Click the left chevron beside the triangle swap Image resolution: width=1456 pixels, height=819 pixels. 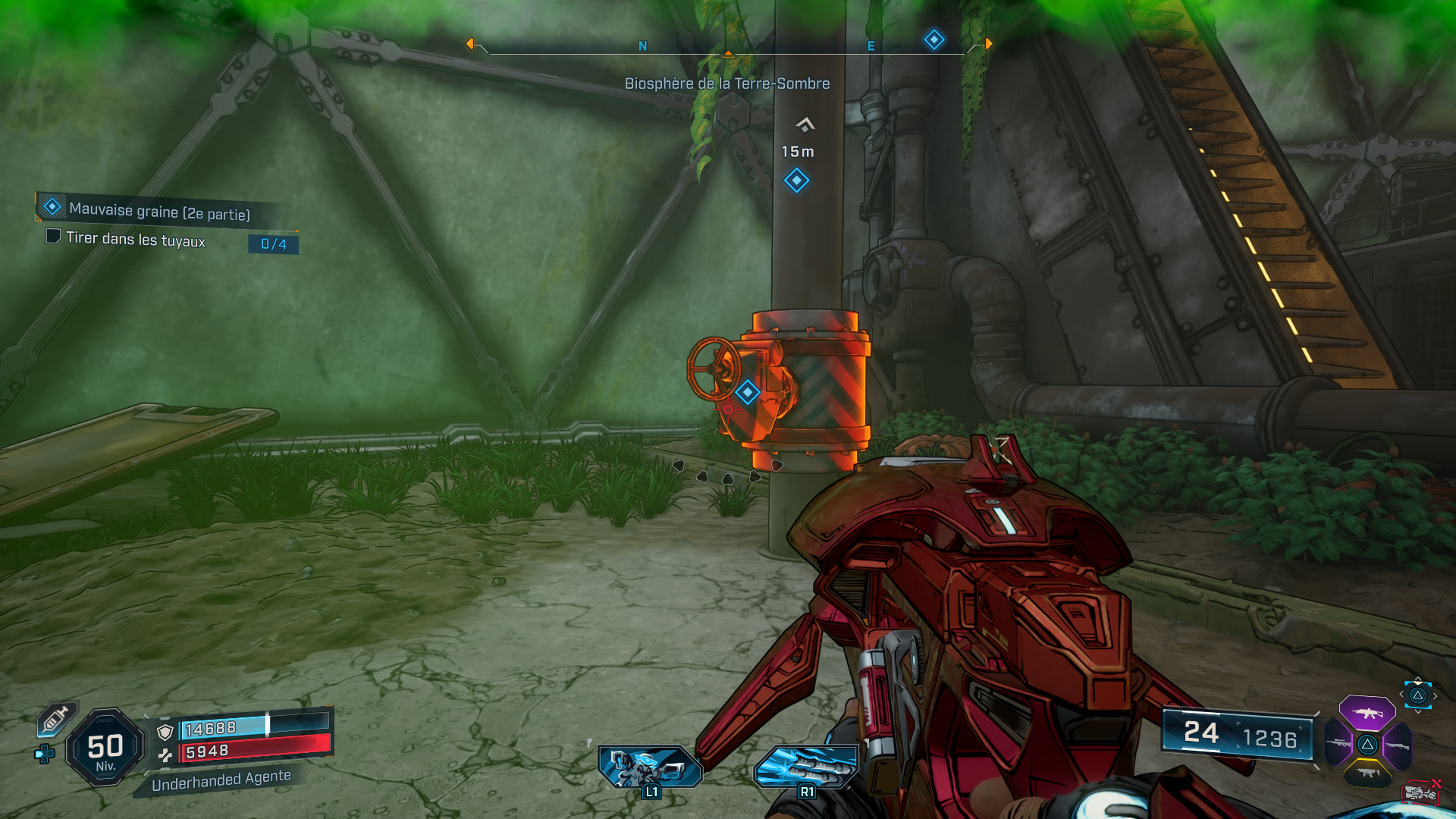(x=1401, y=694)
